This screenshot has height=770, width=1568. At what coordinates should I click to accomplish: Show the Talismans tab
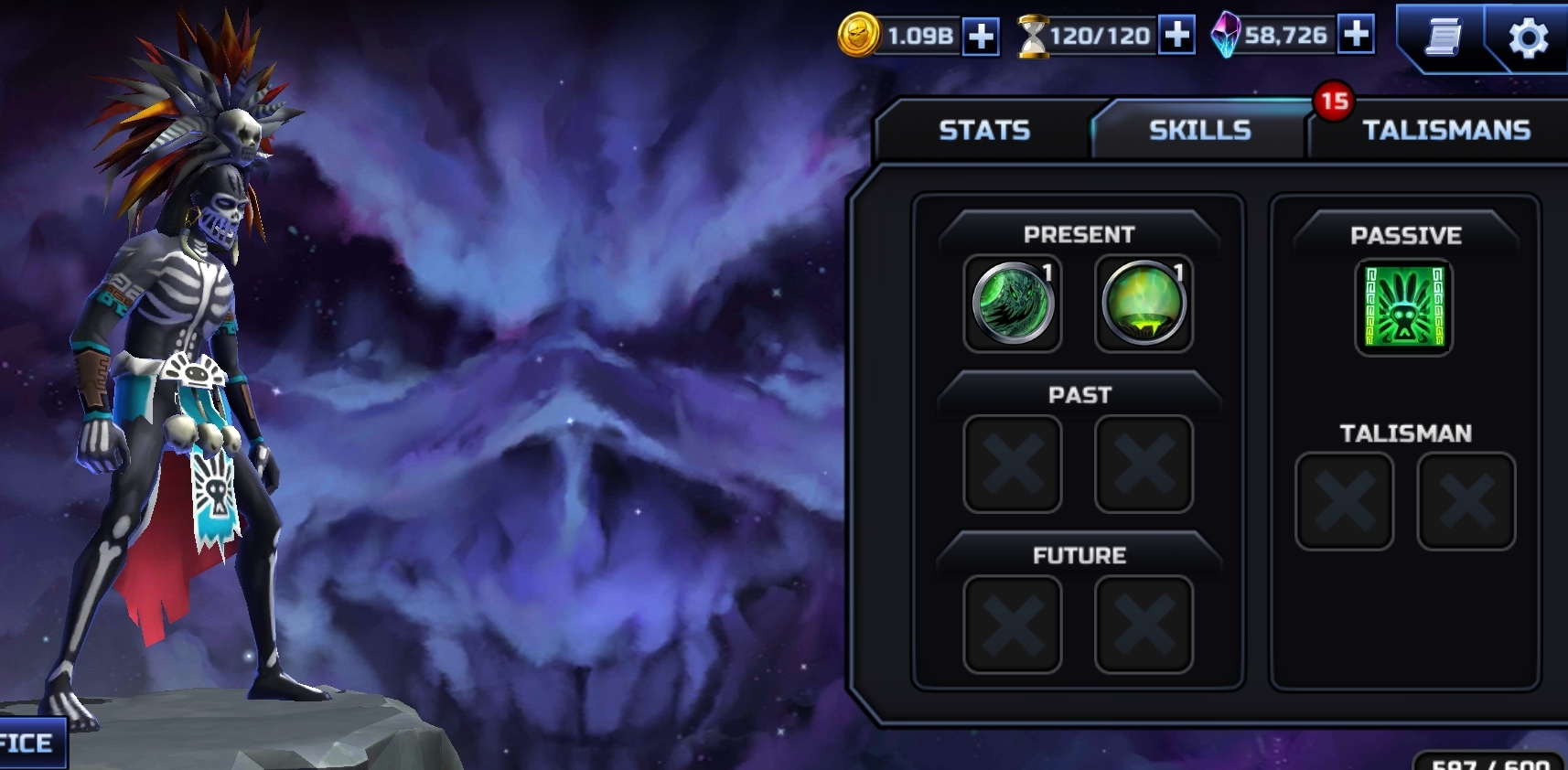[1445, 130]
